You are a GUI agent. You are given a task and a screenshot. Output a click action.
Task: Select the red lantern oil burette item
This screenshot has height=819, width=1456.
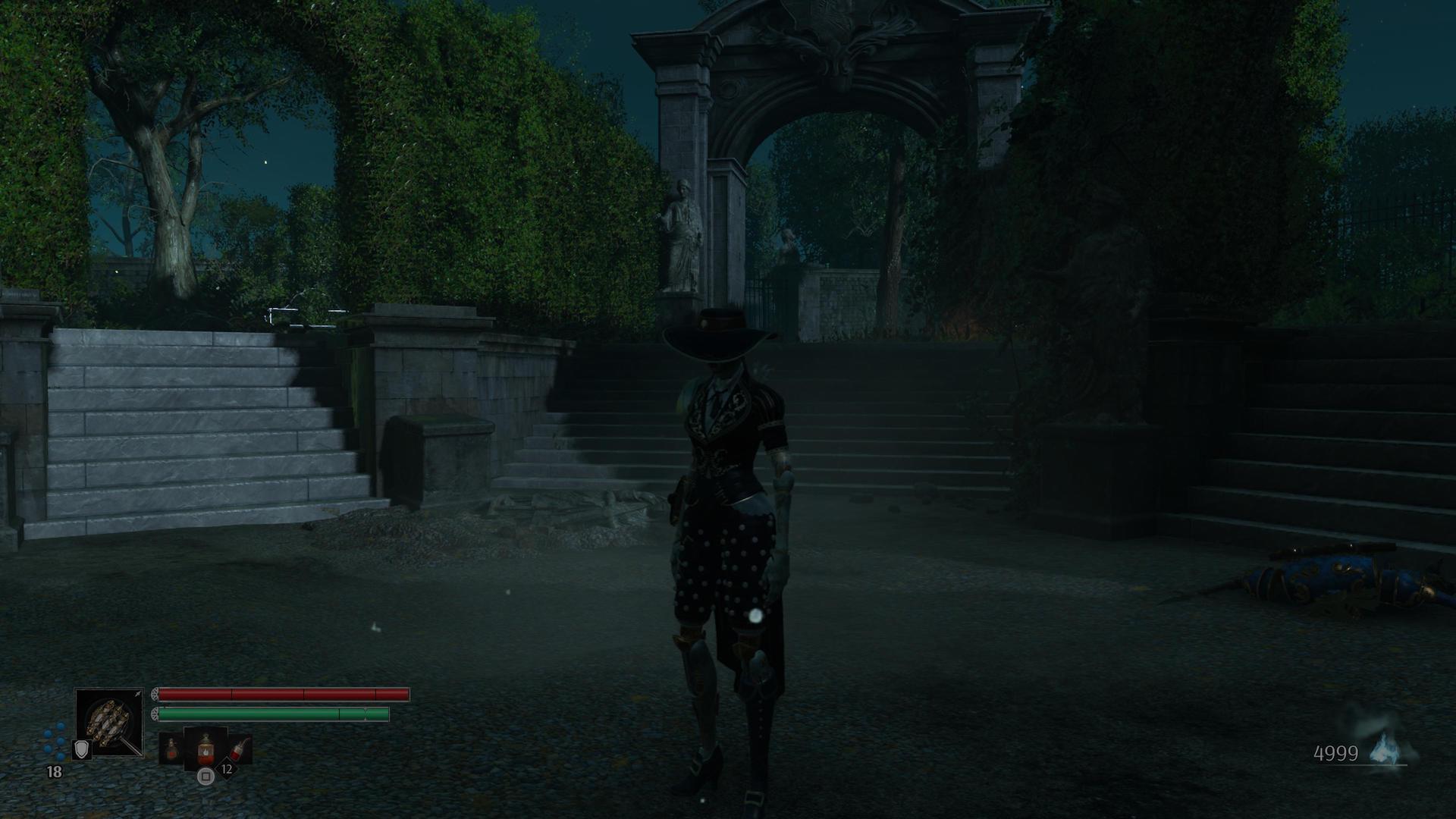206,749
